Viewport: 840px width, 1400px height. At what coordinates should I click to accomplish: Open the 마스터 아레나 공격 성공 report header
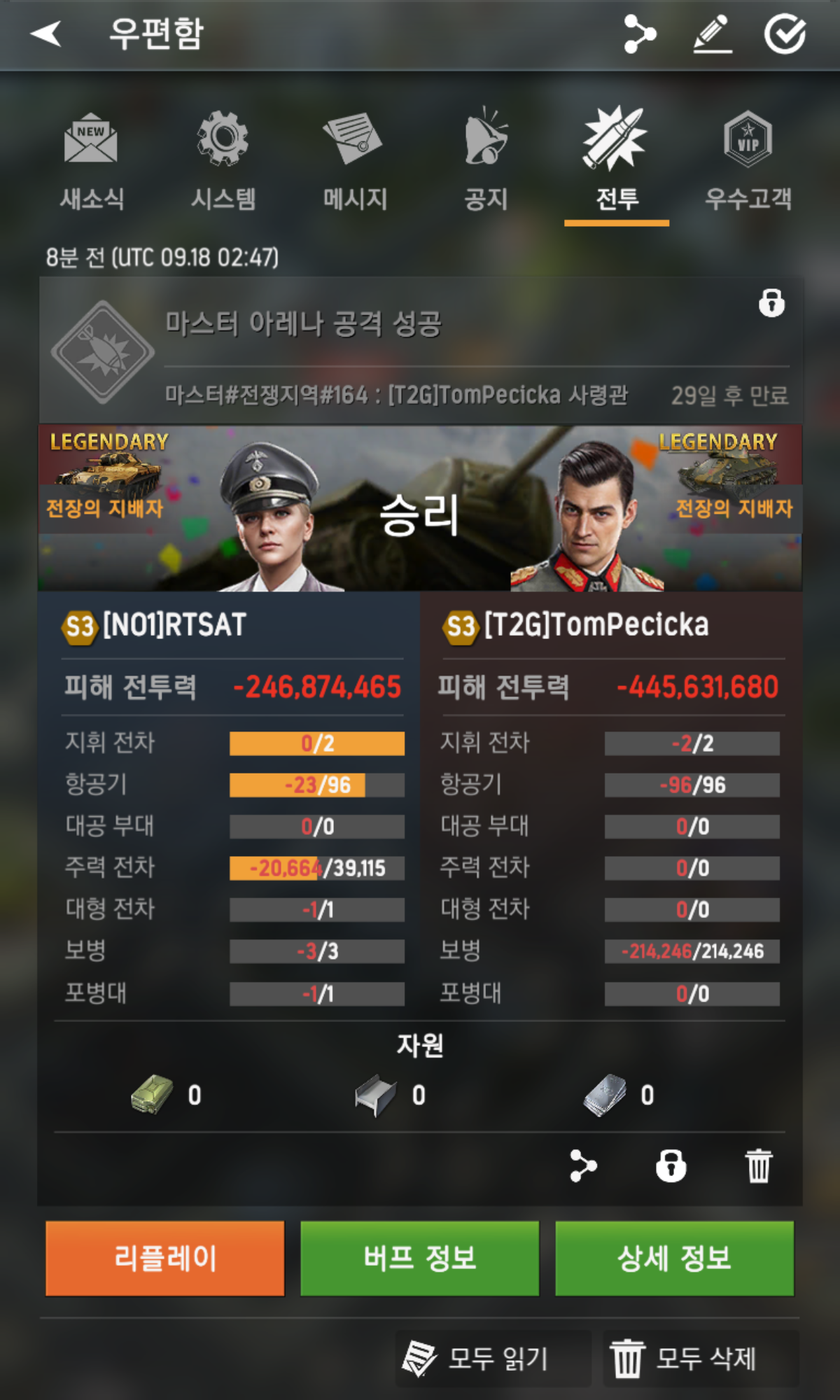click(x=420, y=350)
